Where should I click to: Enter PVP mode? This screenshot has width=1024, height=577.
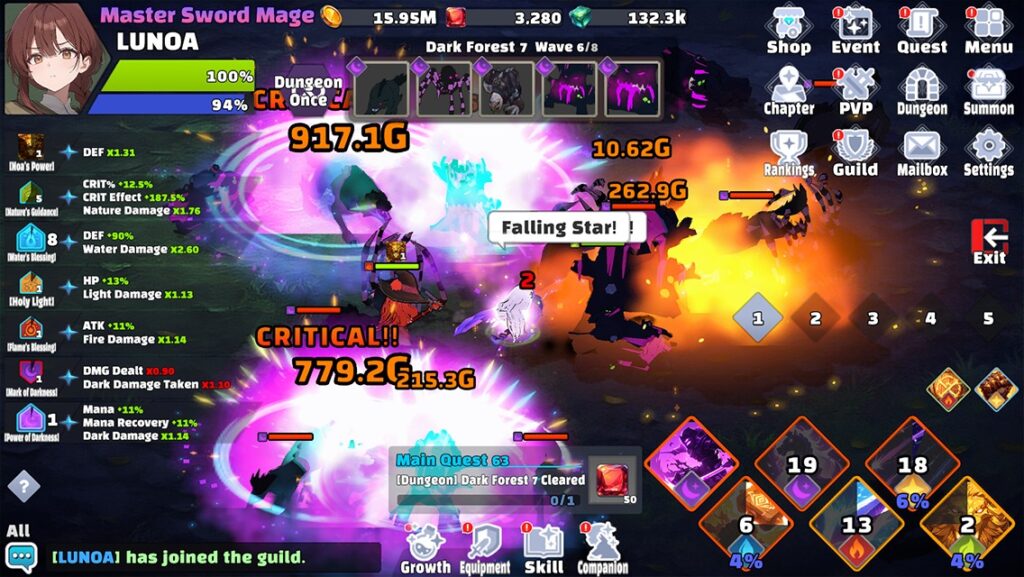coord(855,90)
